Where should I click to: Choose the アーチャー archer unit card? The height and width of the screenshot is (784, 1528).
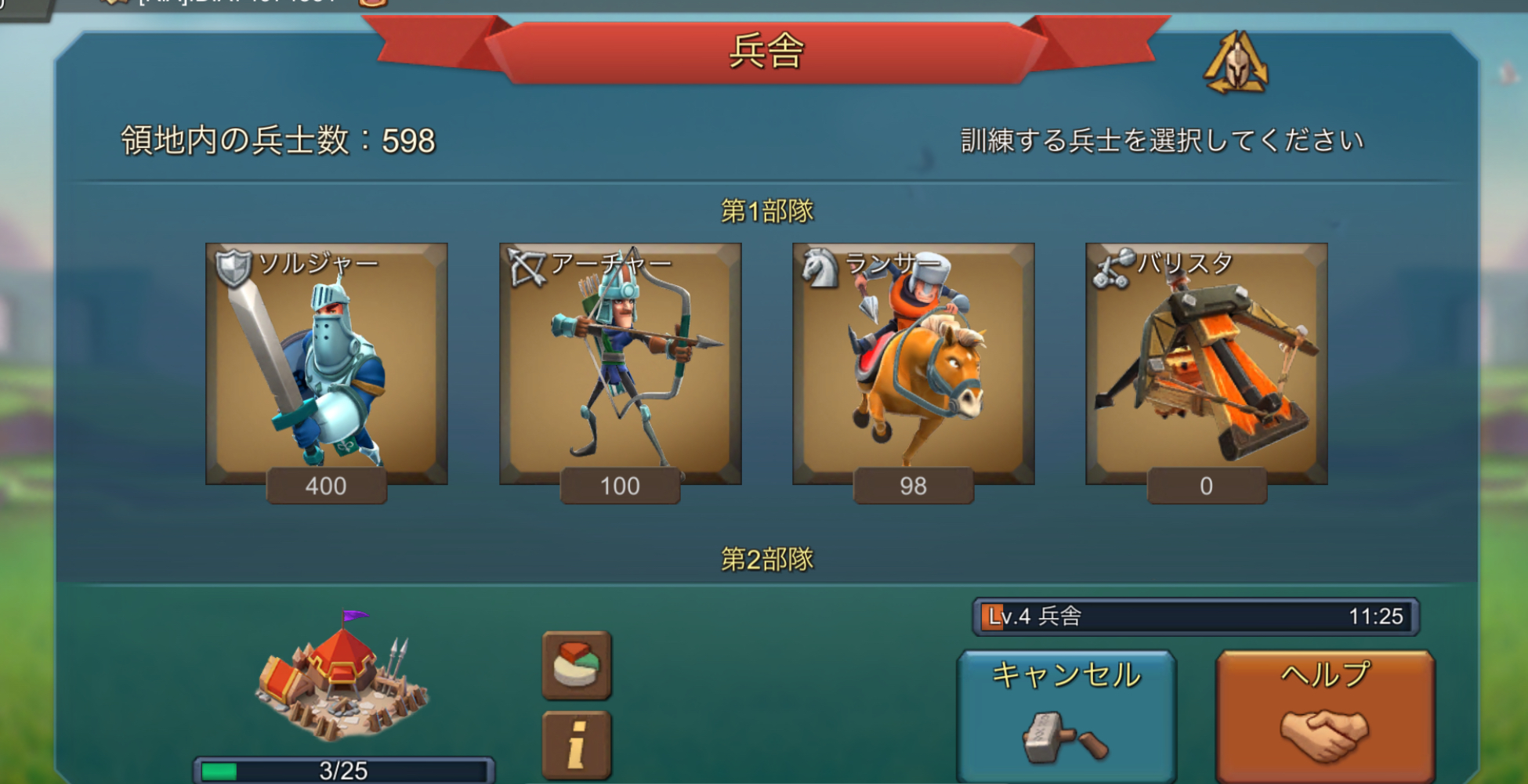[x=620, y=364]
